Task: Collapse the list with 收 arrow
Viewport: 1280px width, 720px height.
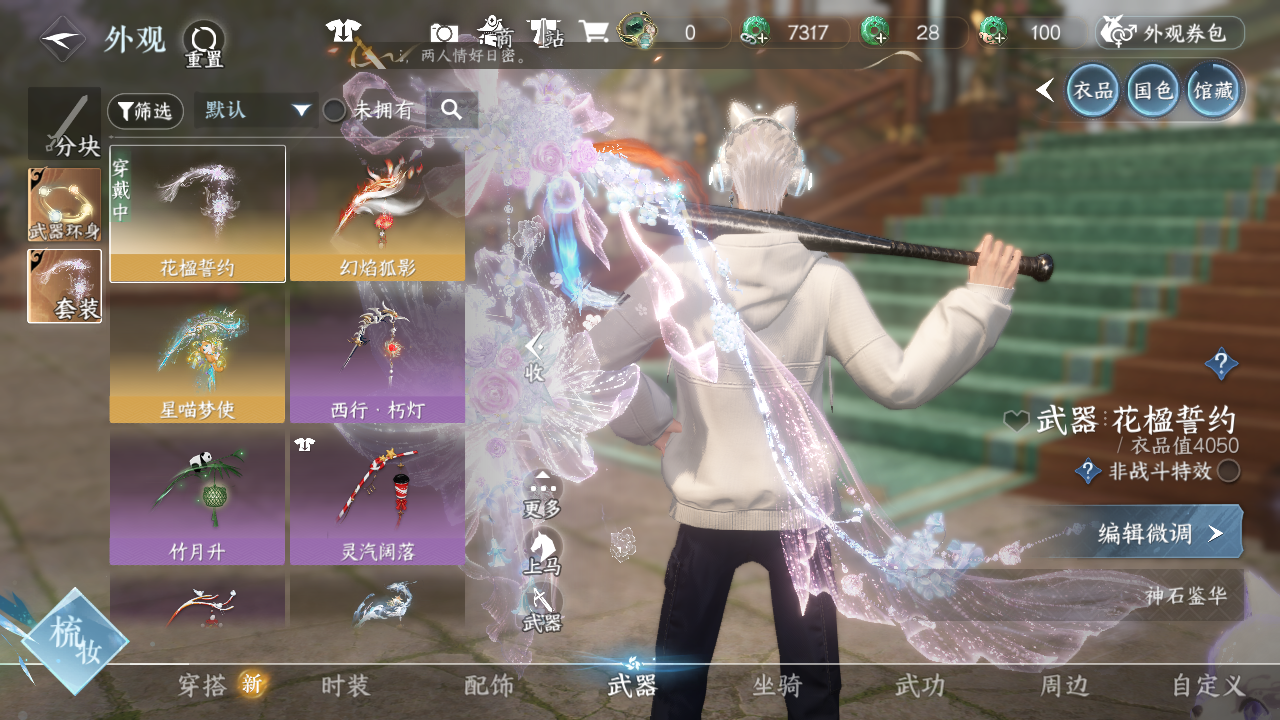Action: tap(535, 357)
